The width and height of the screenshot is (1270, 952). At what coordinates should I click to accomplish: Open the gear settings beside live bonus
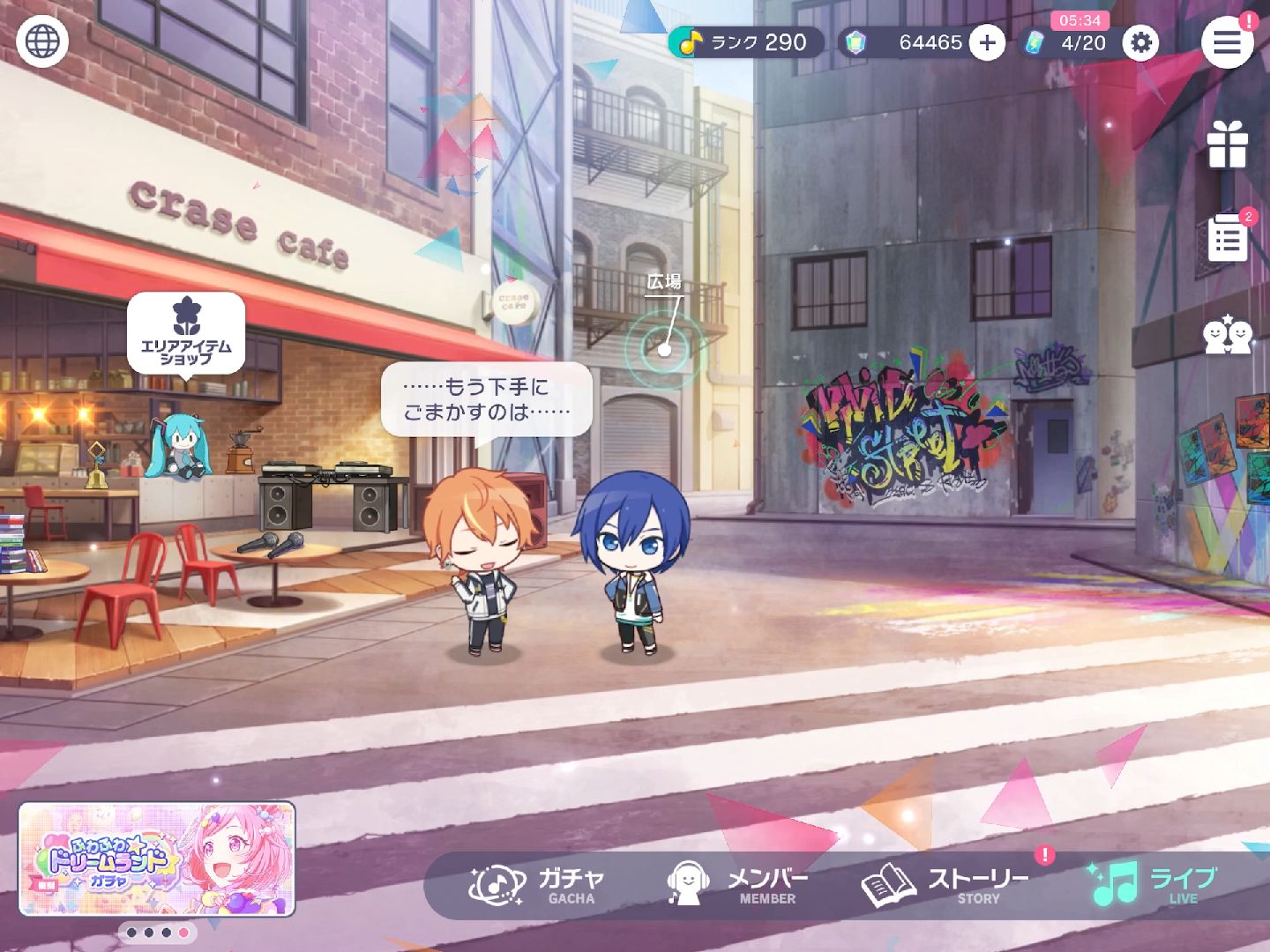point(1140,42)
